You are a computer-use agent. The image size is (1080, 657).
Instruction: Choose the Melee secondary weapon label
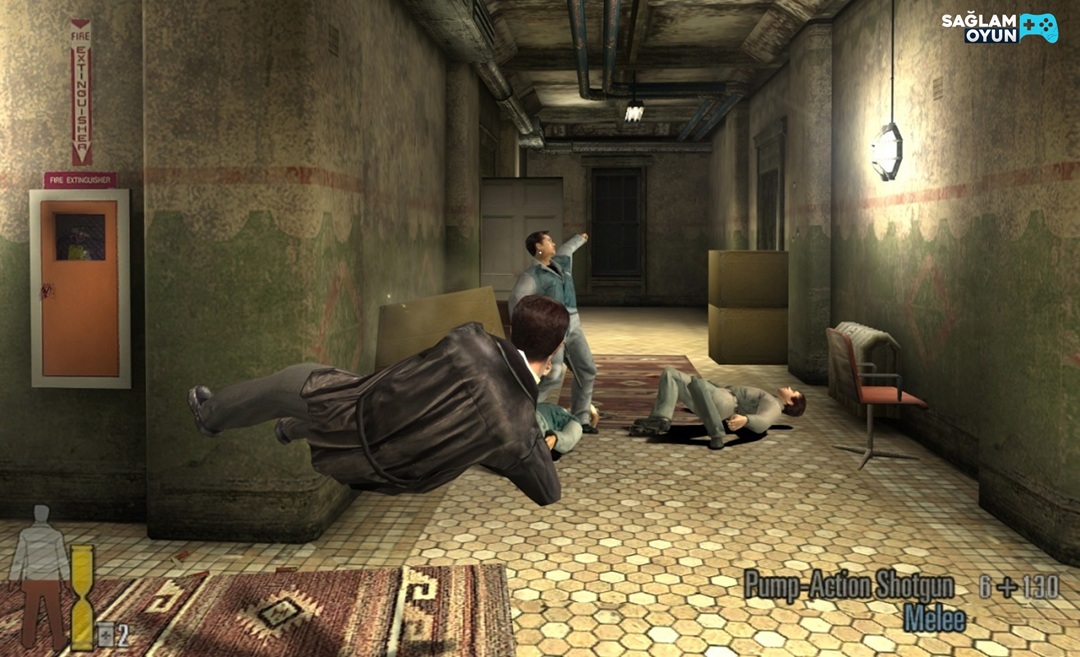pos(934,618)
